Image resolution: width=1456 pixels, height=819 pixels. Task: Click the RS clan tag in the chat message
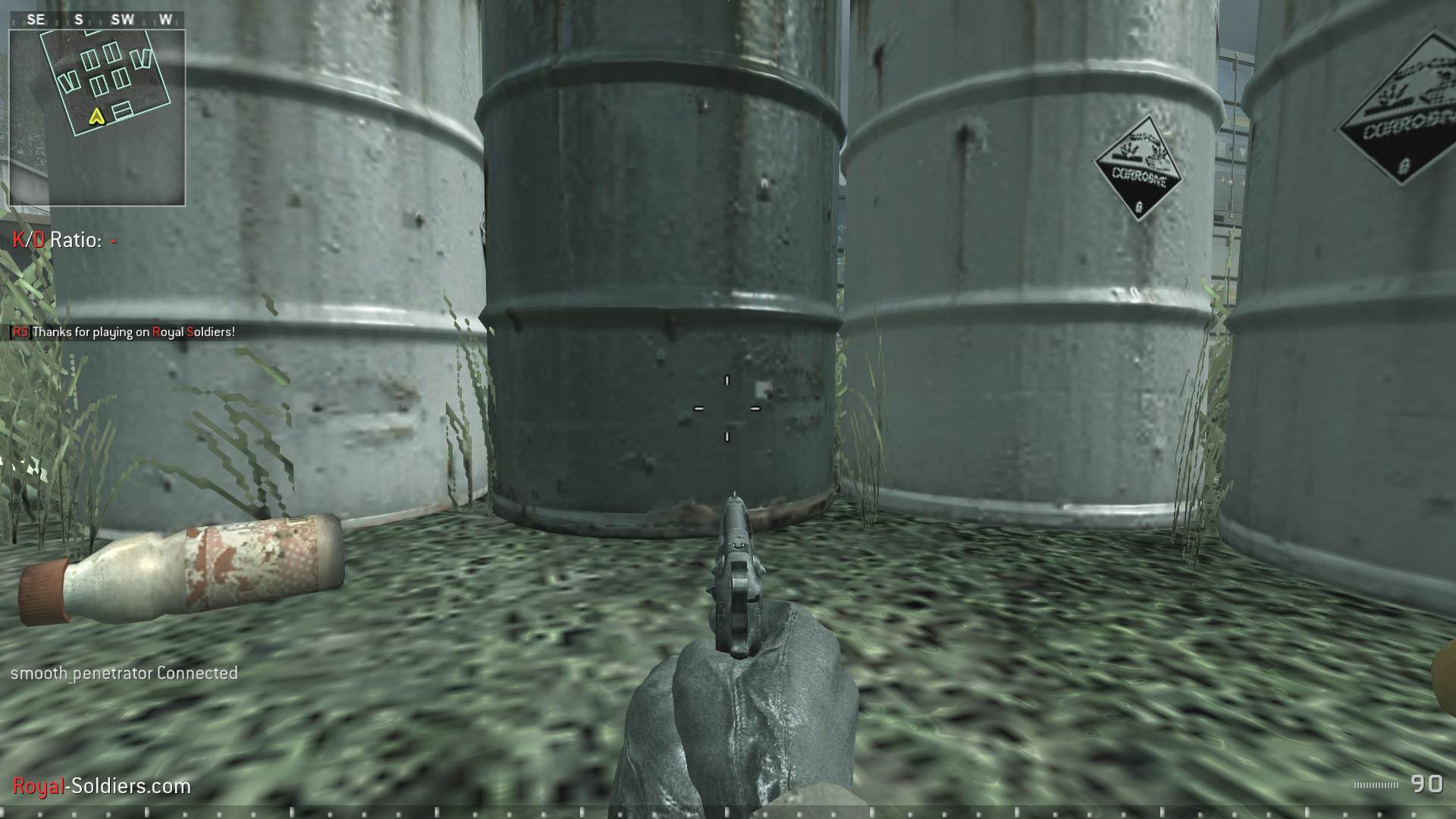(20, 331)
